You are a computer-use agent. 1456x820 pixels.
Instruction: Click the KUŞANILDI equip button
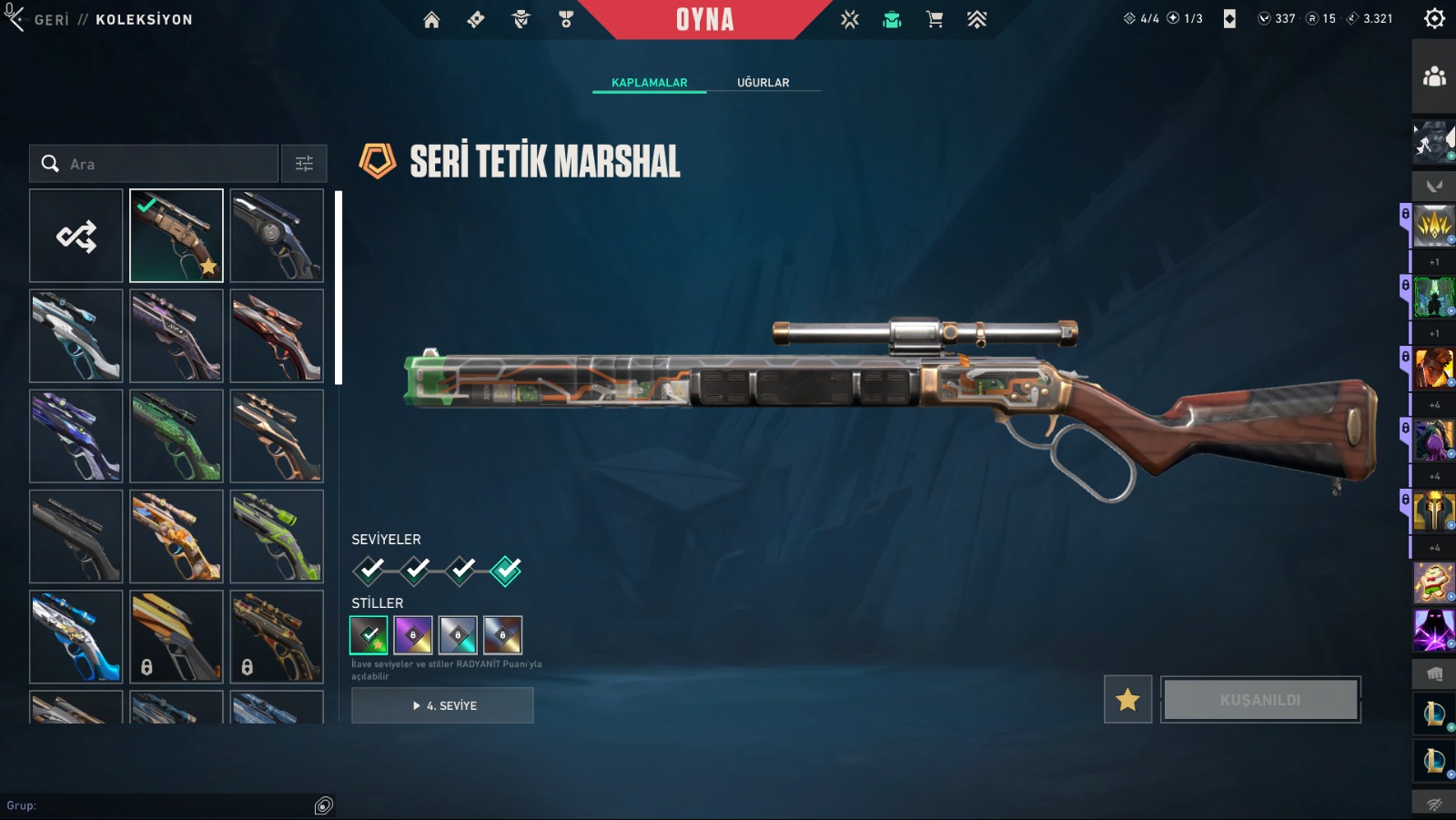pos(1260,699)
